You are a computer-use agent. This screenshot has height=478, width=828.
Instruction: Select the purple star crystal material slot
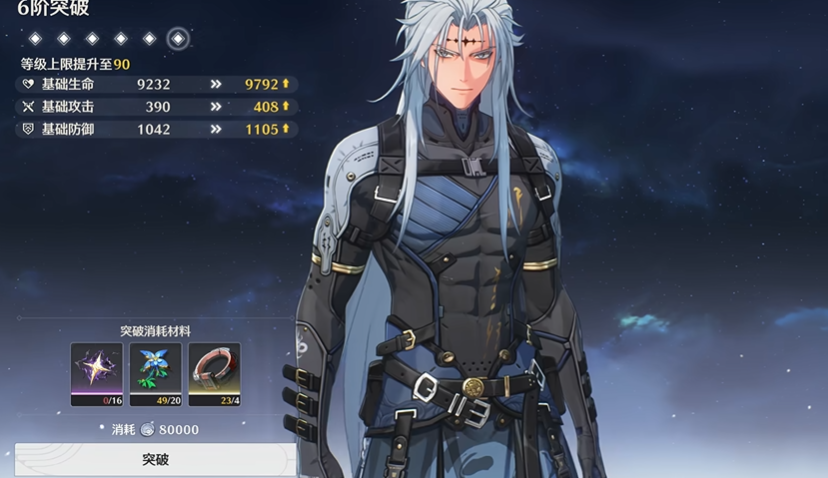click(97, 373)
